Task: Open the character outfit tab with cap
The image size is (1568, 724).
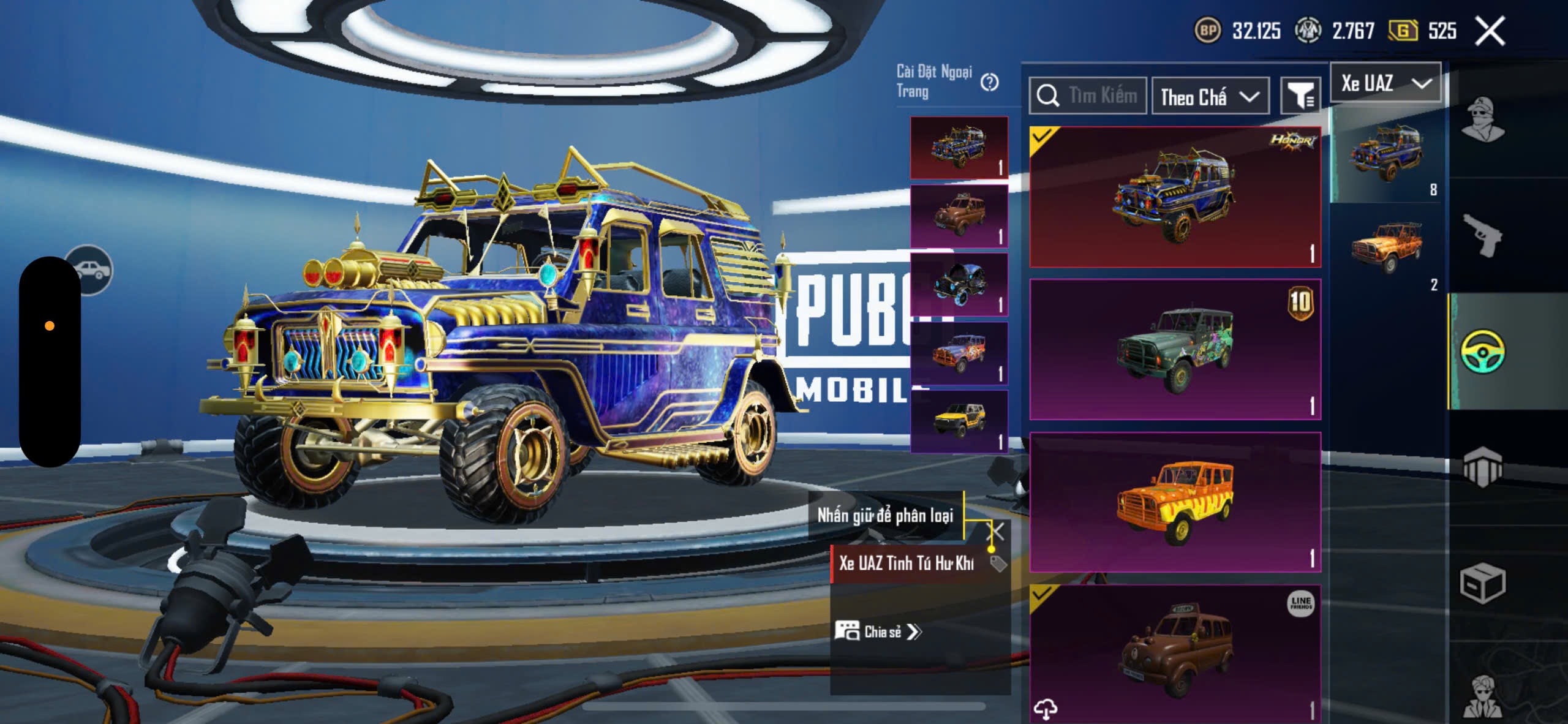Action: pyautogui.click(x=1482, y=119)
